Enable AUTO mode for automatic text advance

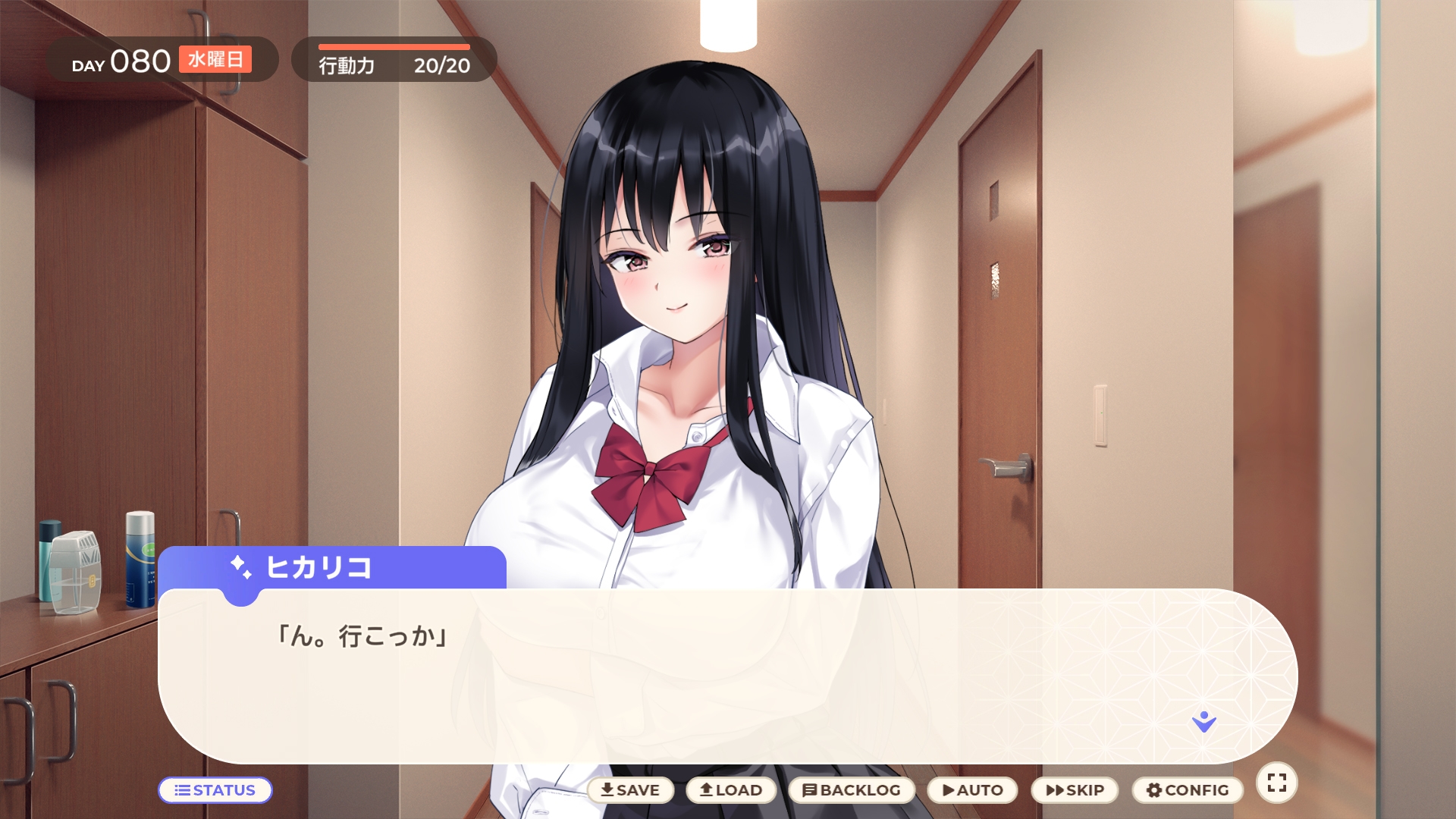(971, 790)
